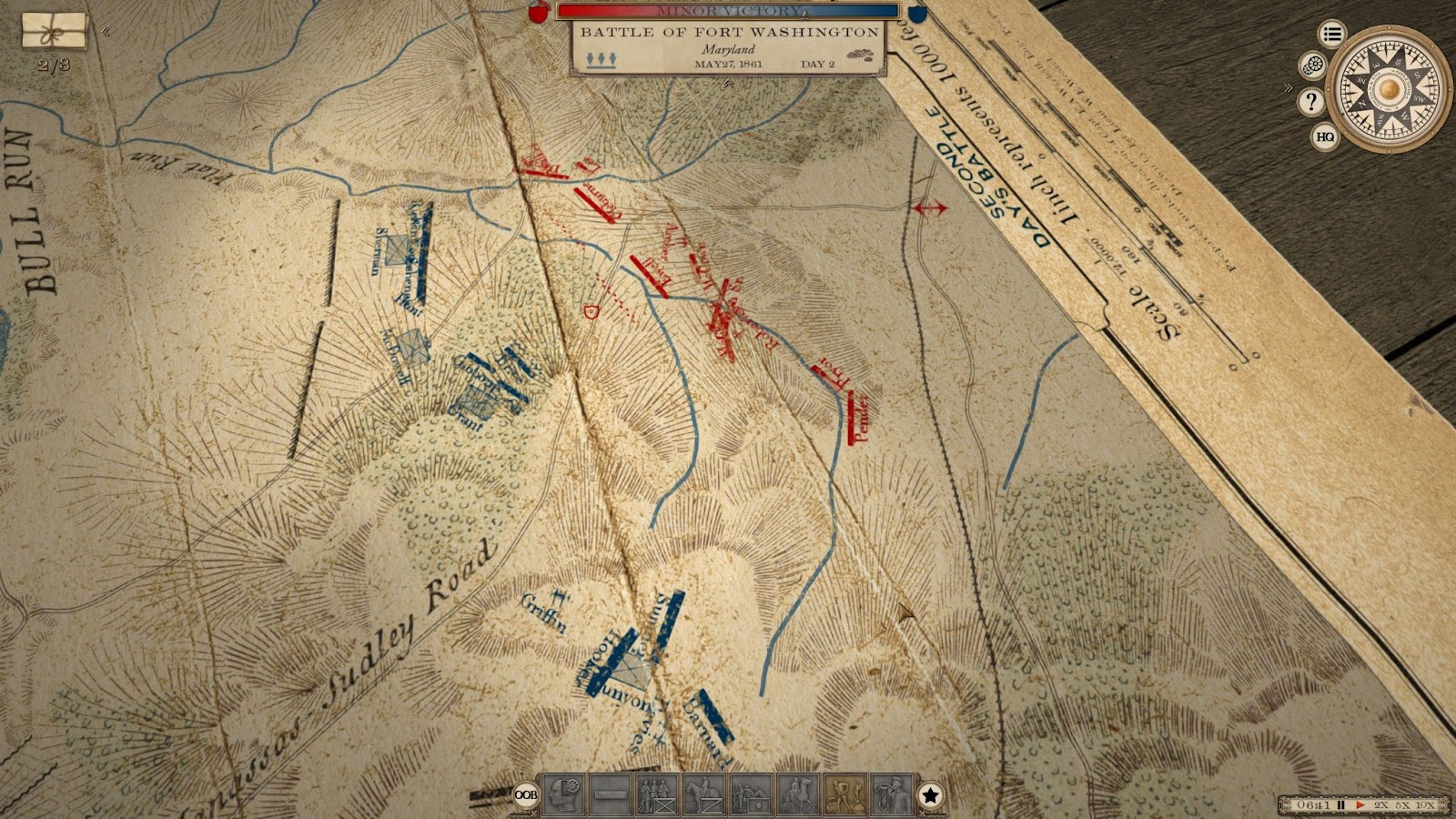This screenshot has width=1456, height=819.
Task: Open the messages envelope
Action: pyautogui.click(x=55, y=32)
